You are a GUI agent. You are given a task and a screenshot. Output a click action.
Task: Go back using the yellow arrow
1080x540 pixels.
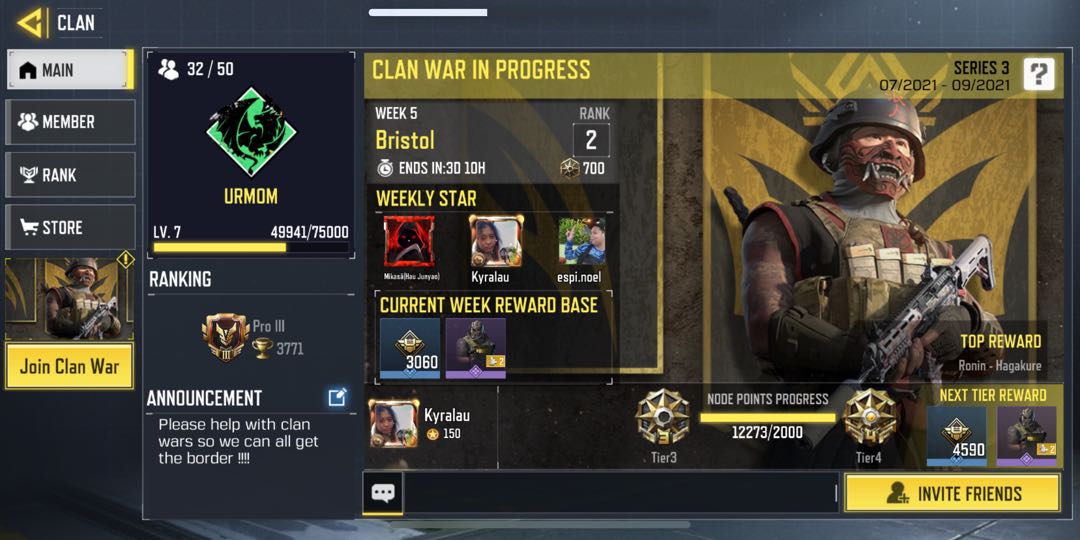click(x=30, y=22)
